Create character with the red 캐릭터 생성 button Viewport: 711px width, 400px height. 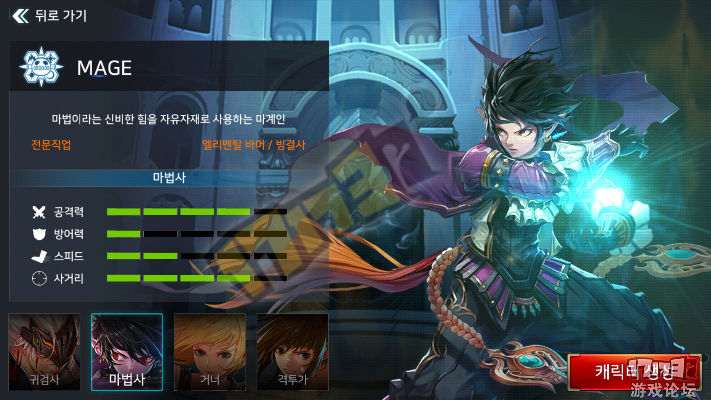tap(634, 370)
